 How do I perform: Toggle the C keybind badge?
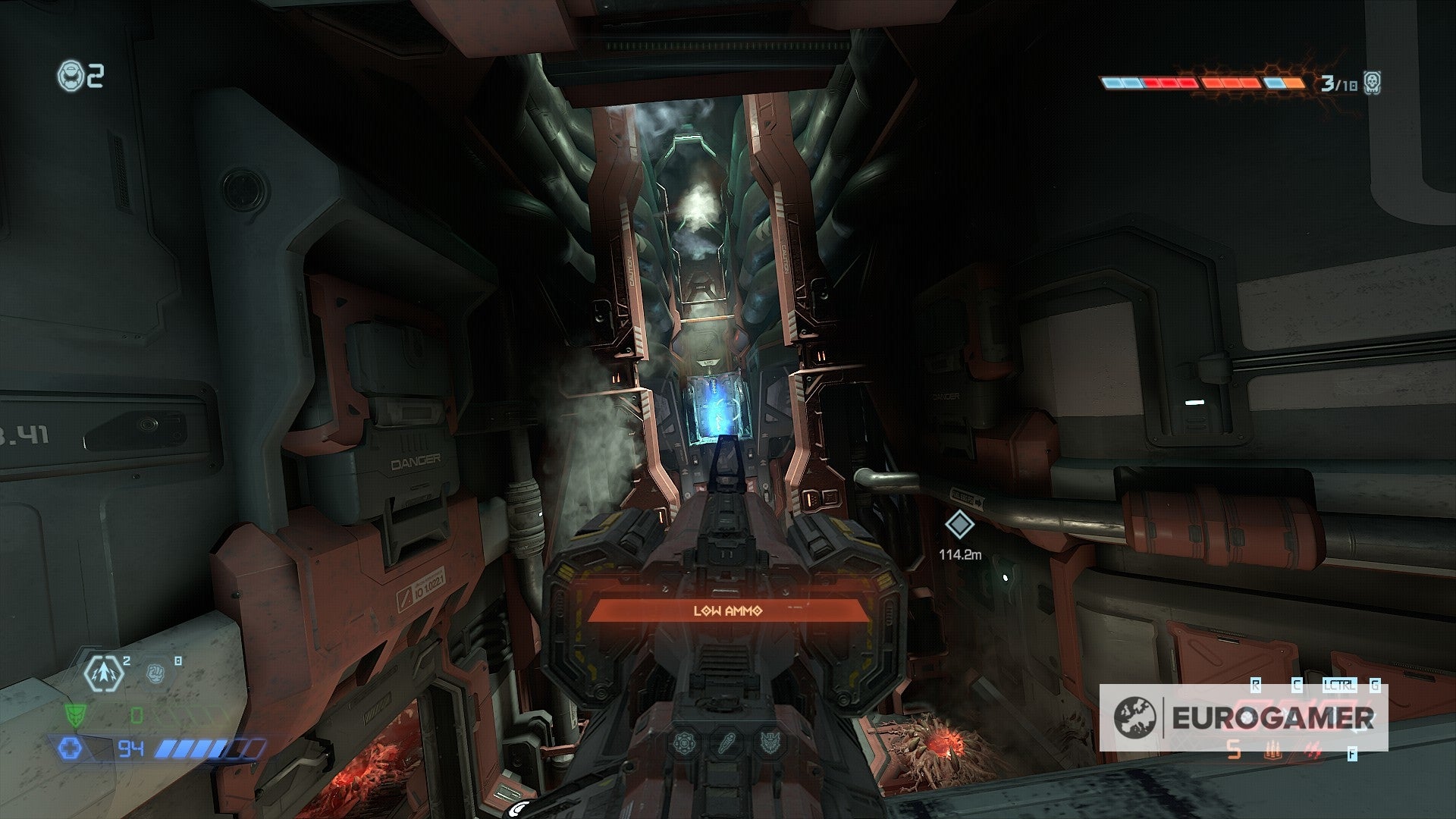pos(1297,685)
